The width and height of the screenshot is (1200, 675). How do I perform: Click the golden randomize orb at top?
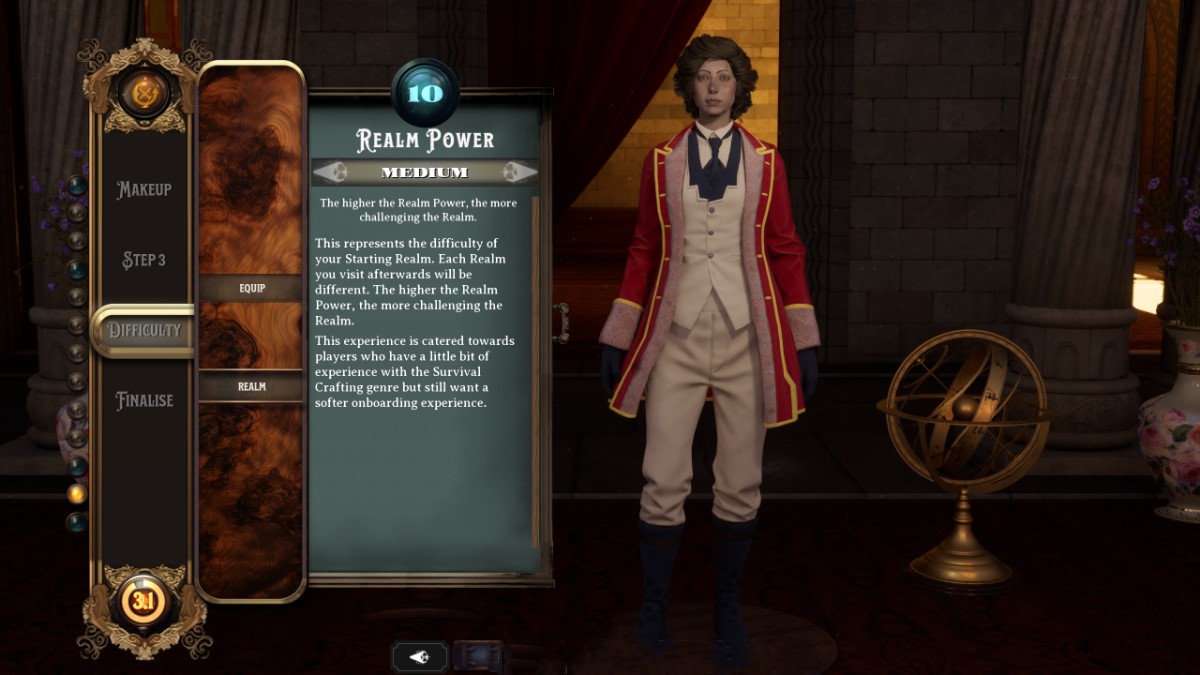(x=144, y=92)
